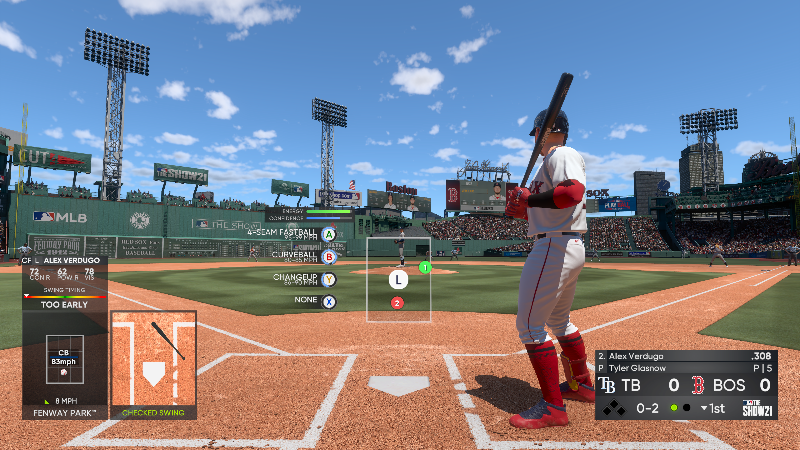
Task: Click the CB 83mph pitch location grid
Action: tap(64, 362)
